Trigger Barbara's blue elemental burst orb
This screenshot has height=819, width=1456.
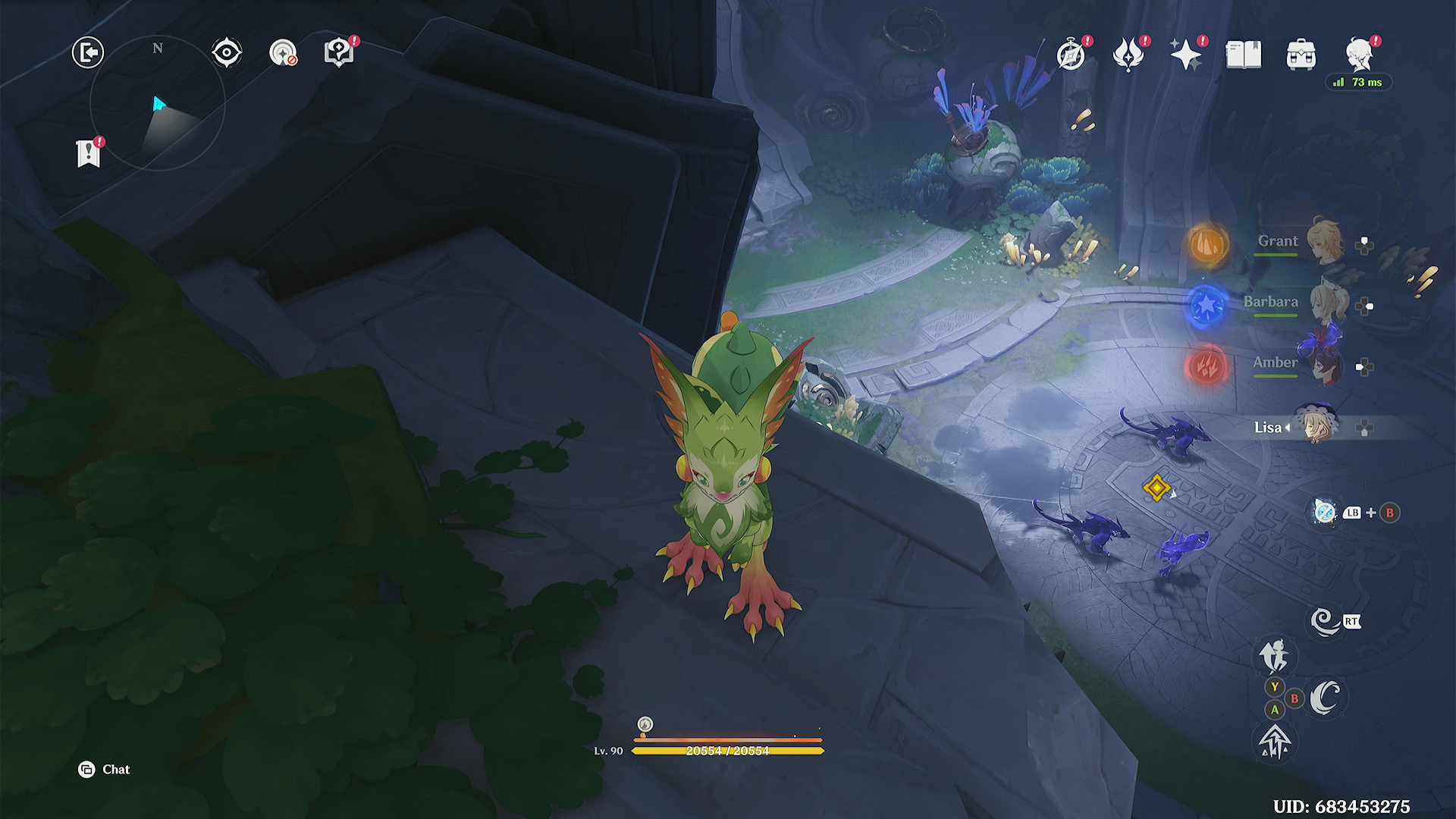1206,306
